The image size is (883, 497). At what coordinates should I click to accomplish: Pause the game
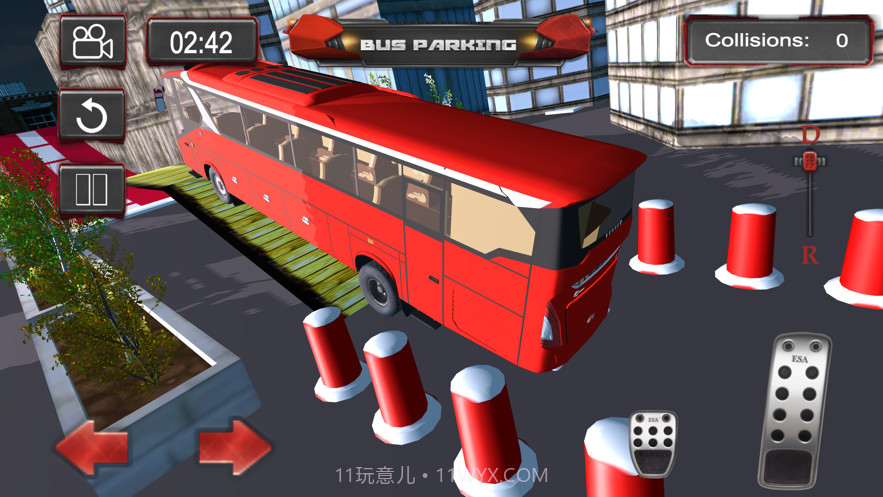pos(92,190)
